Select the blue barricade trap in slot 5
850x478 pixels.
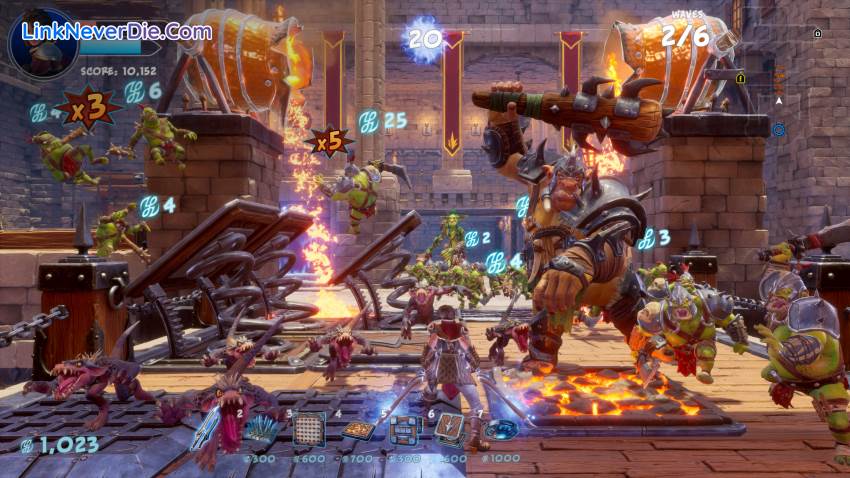point(404,428)
